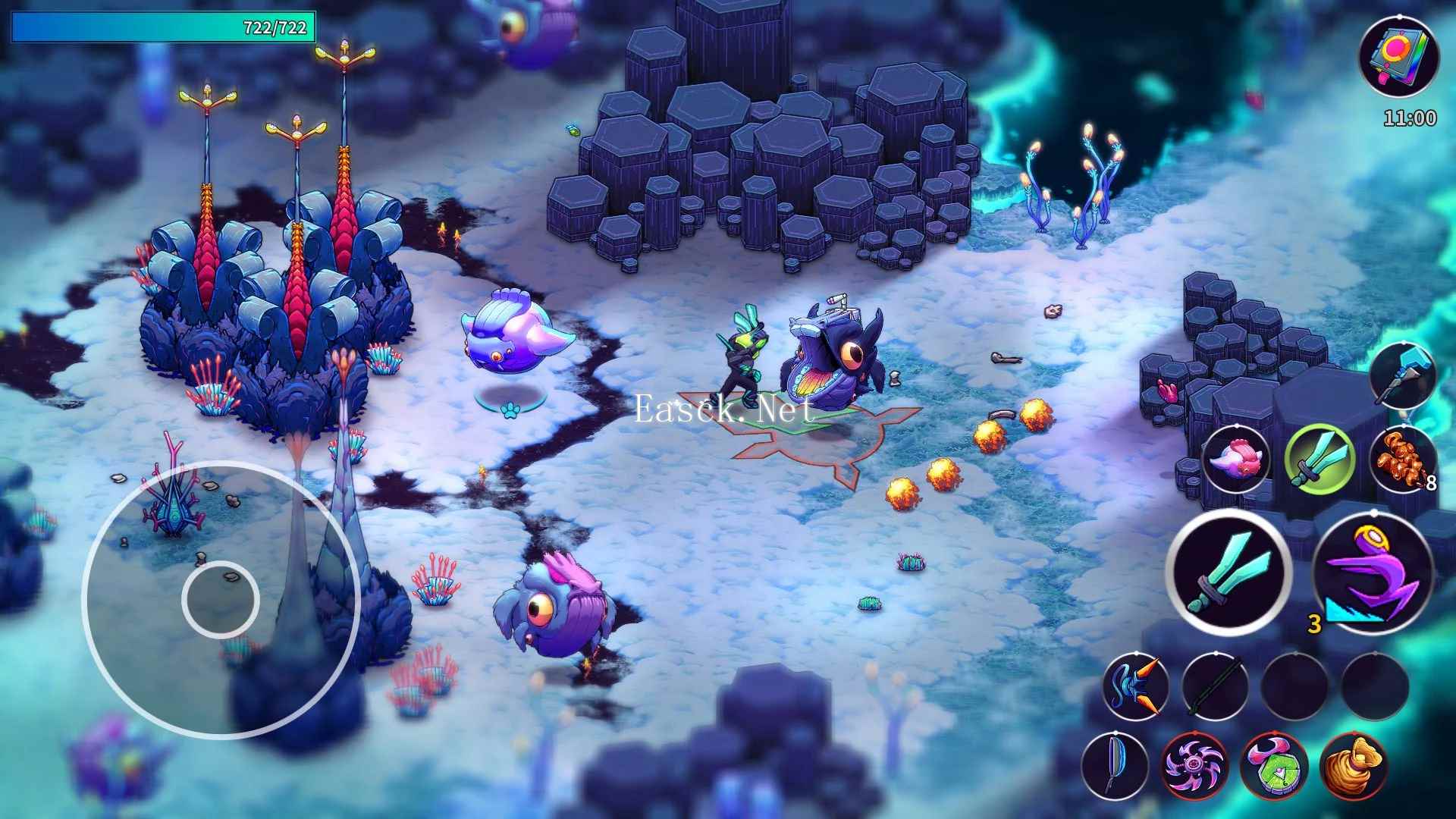Viewport: 1456px width, 819px height.
Task: Use the green compass gadget
Action: pos(1274,766)
